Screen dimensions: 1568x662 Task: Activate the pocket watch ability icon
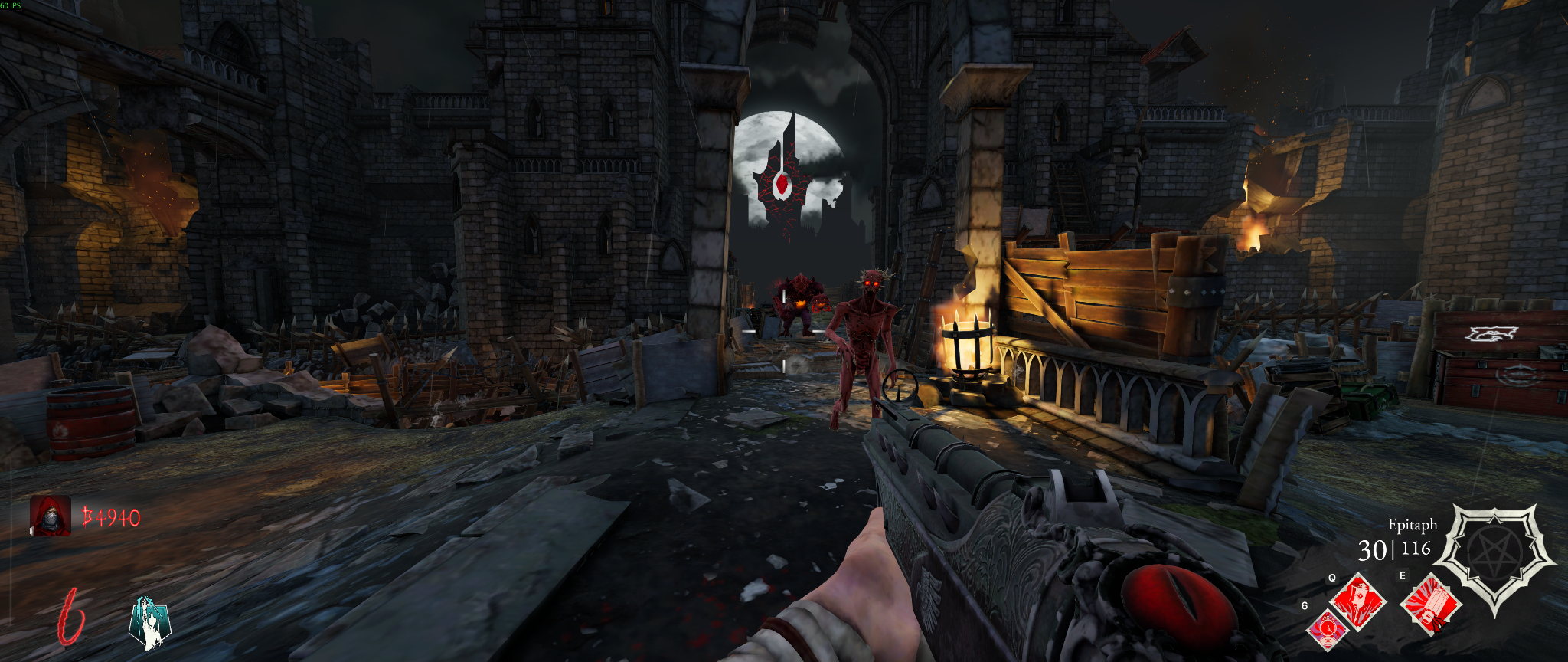coord(1327,630)
